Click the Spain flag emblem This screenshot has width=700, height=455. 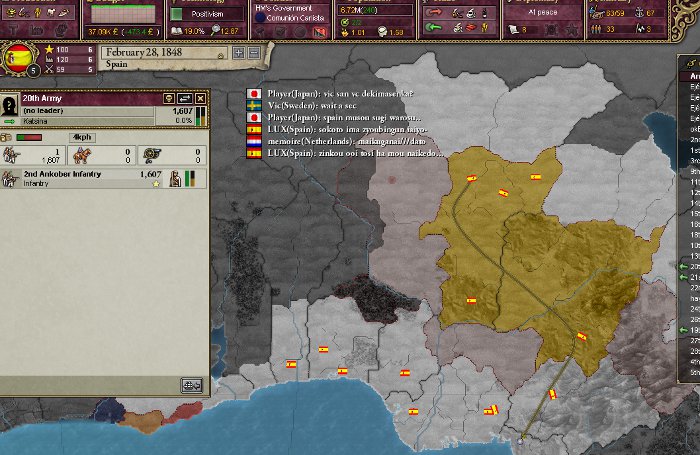19,58
